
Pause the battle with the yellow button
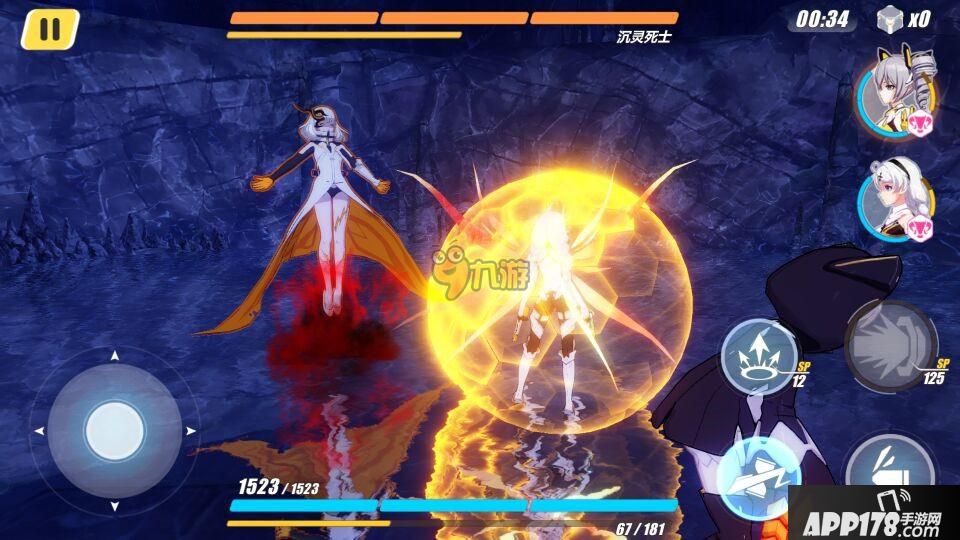click(x=48, y=30)
